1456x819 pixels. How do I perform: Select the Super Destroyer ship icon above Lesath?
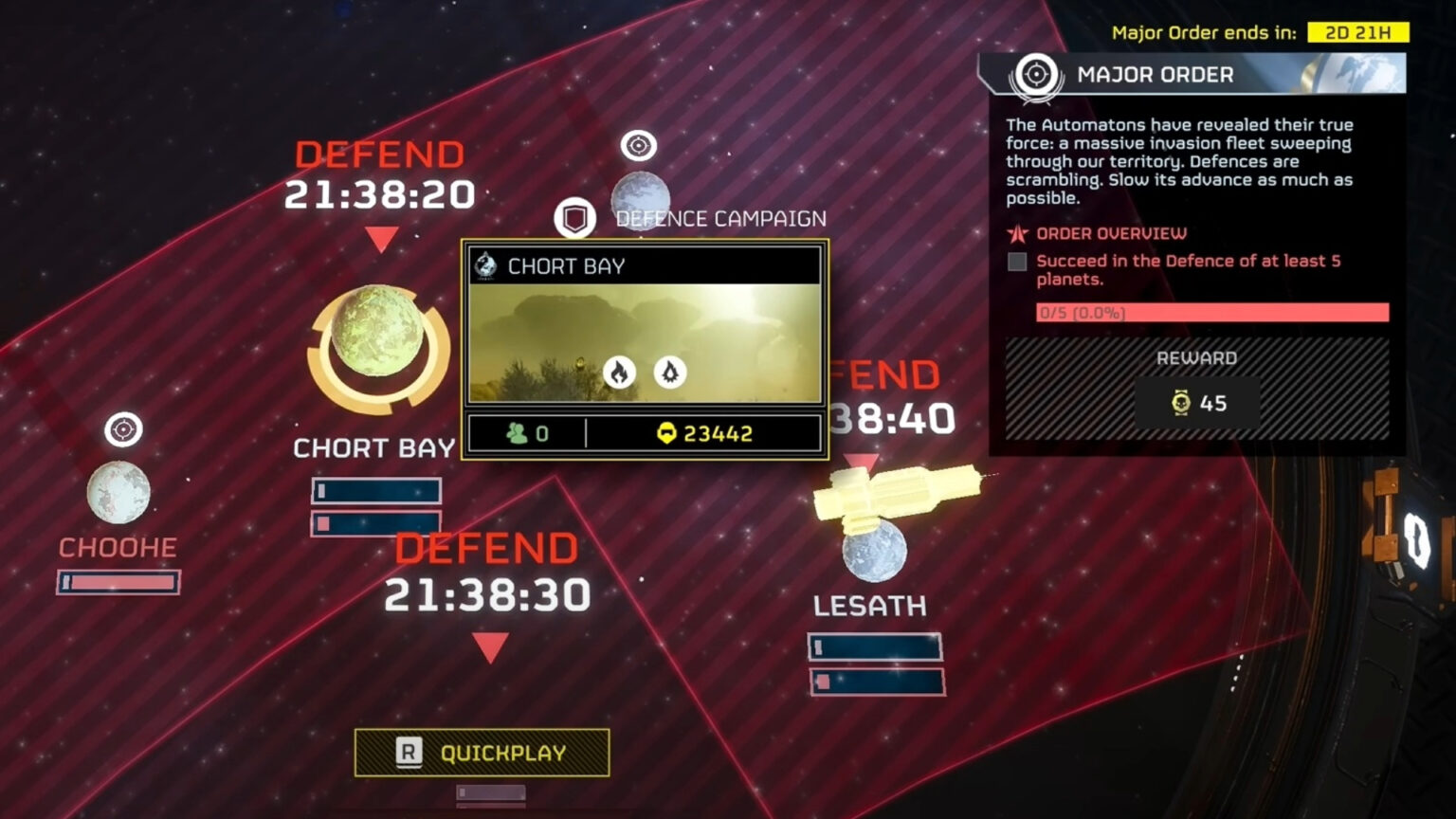point(891,493)
